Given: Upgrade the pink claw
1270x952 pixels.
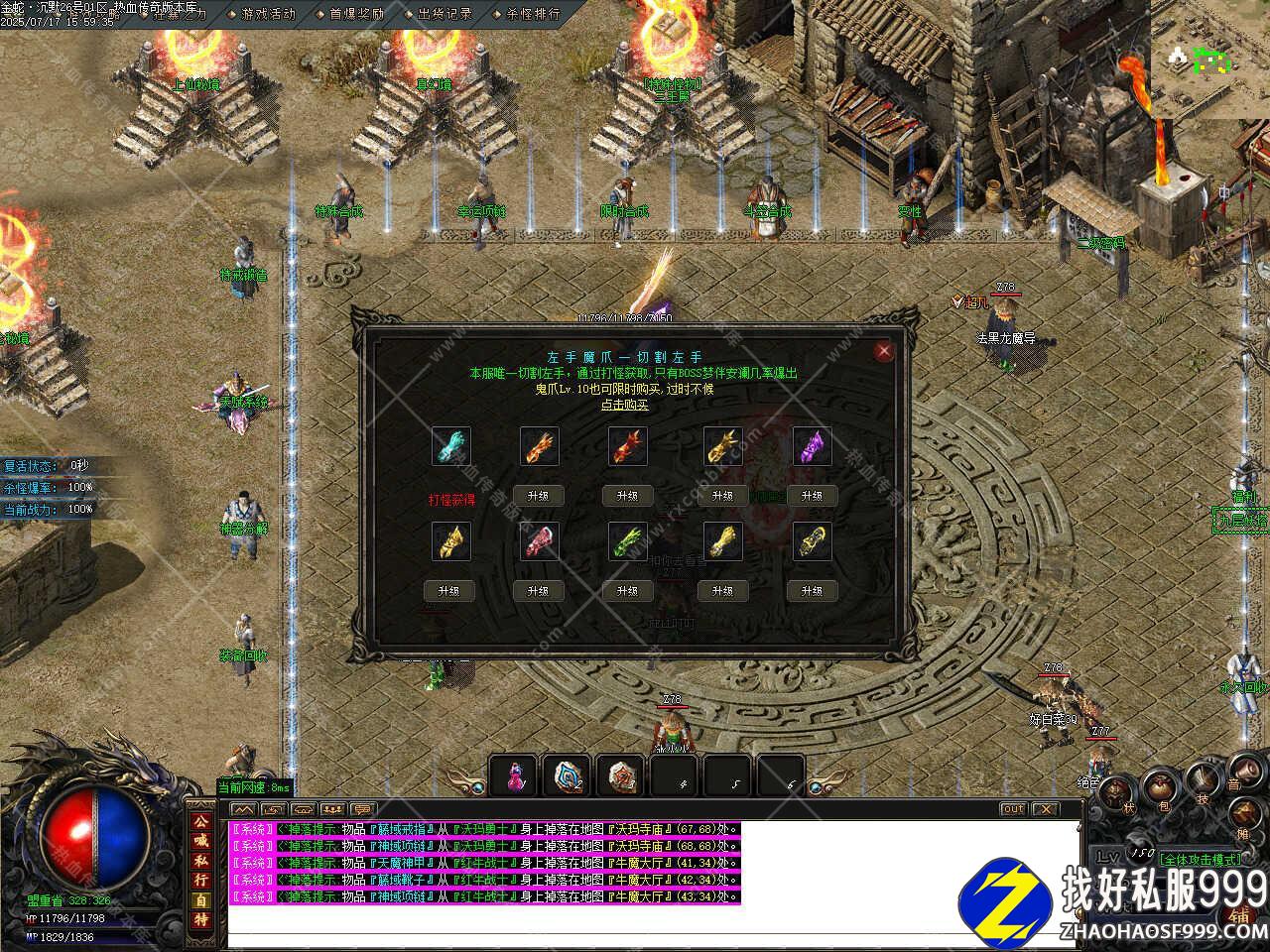Looking at the screenshot, I should point(538,590).
